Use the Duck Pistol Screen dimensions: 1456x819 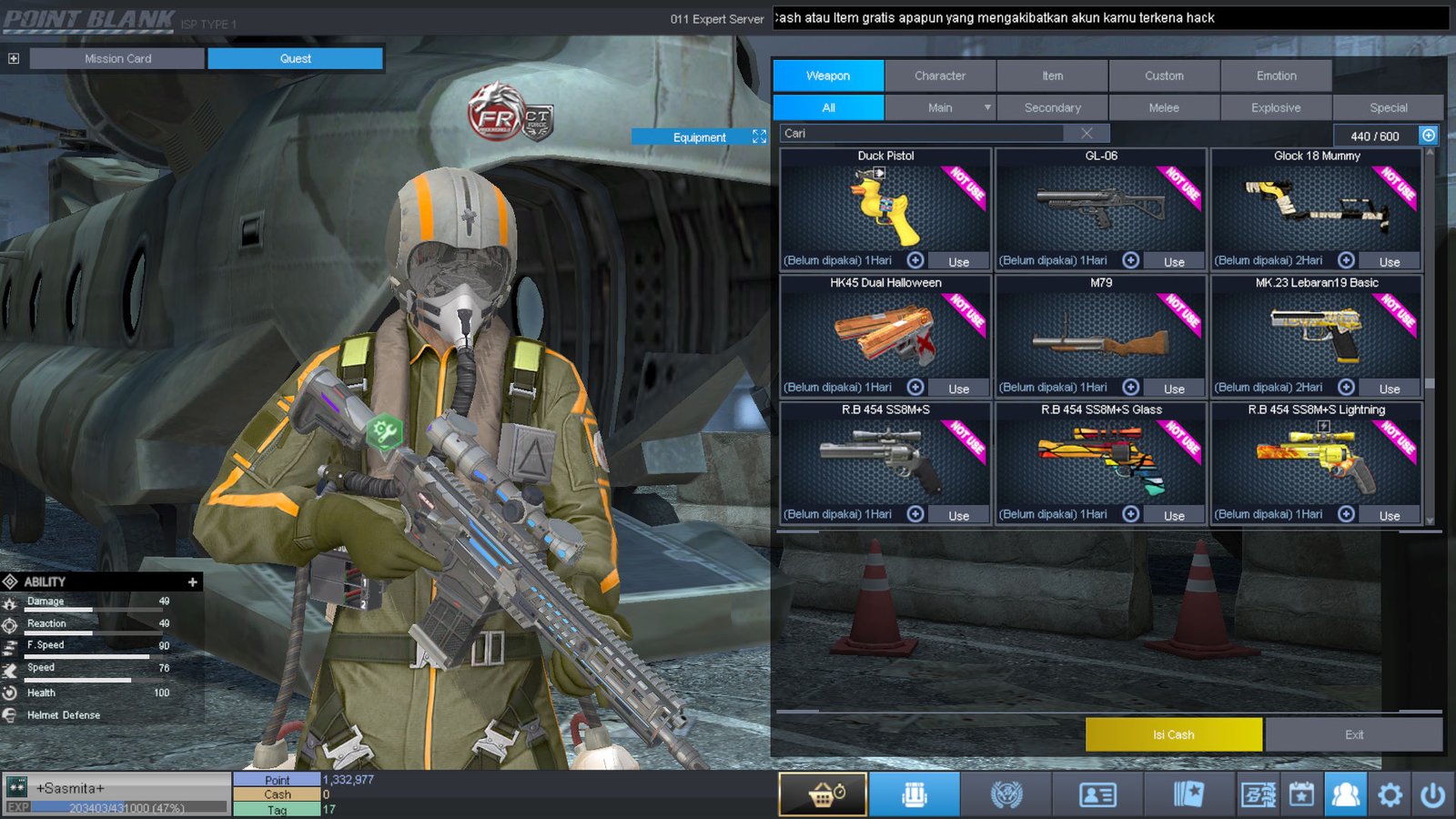coord(958,261)
